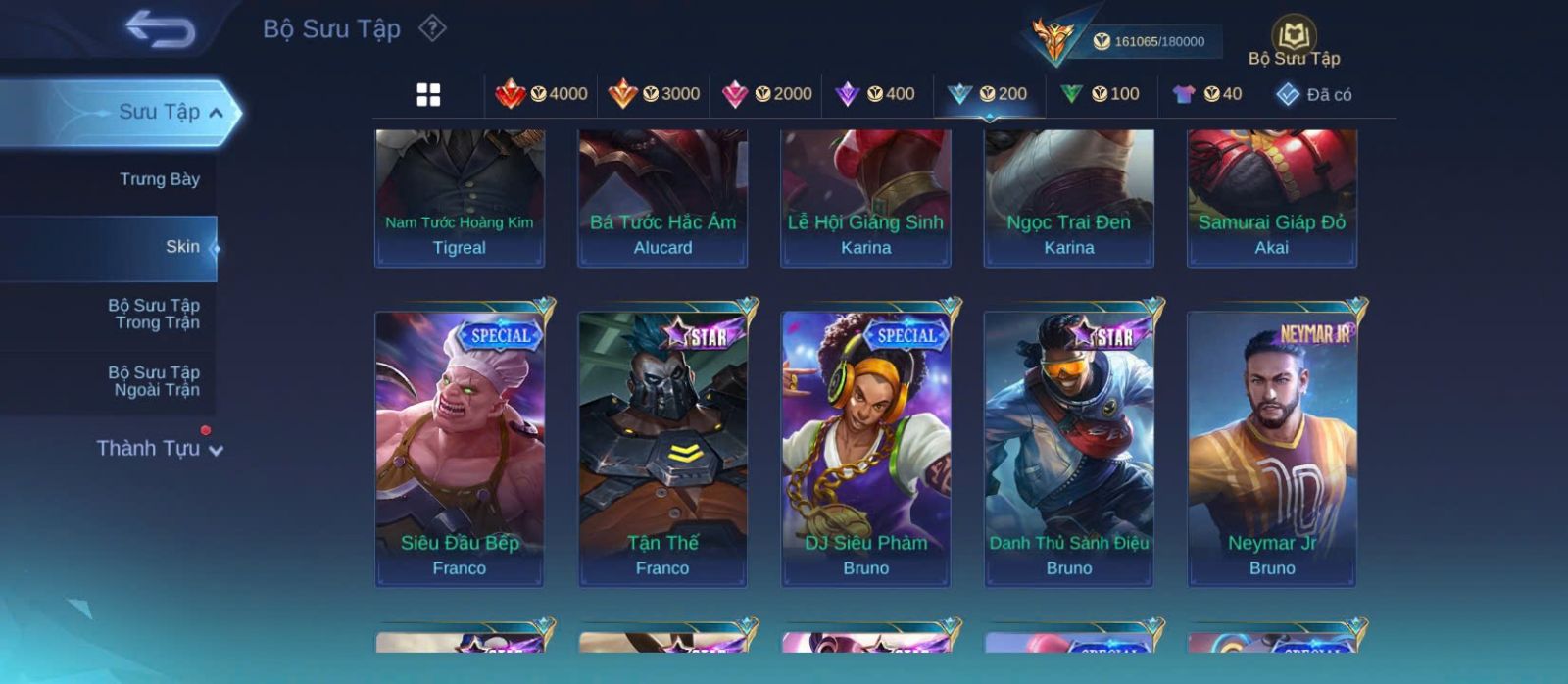Screen dimensions: 1568x684
Task: Open Bộ Sưu Tập Trong Trận
Action: point(157,314)
